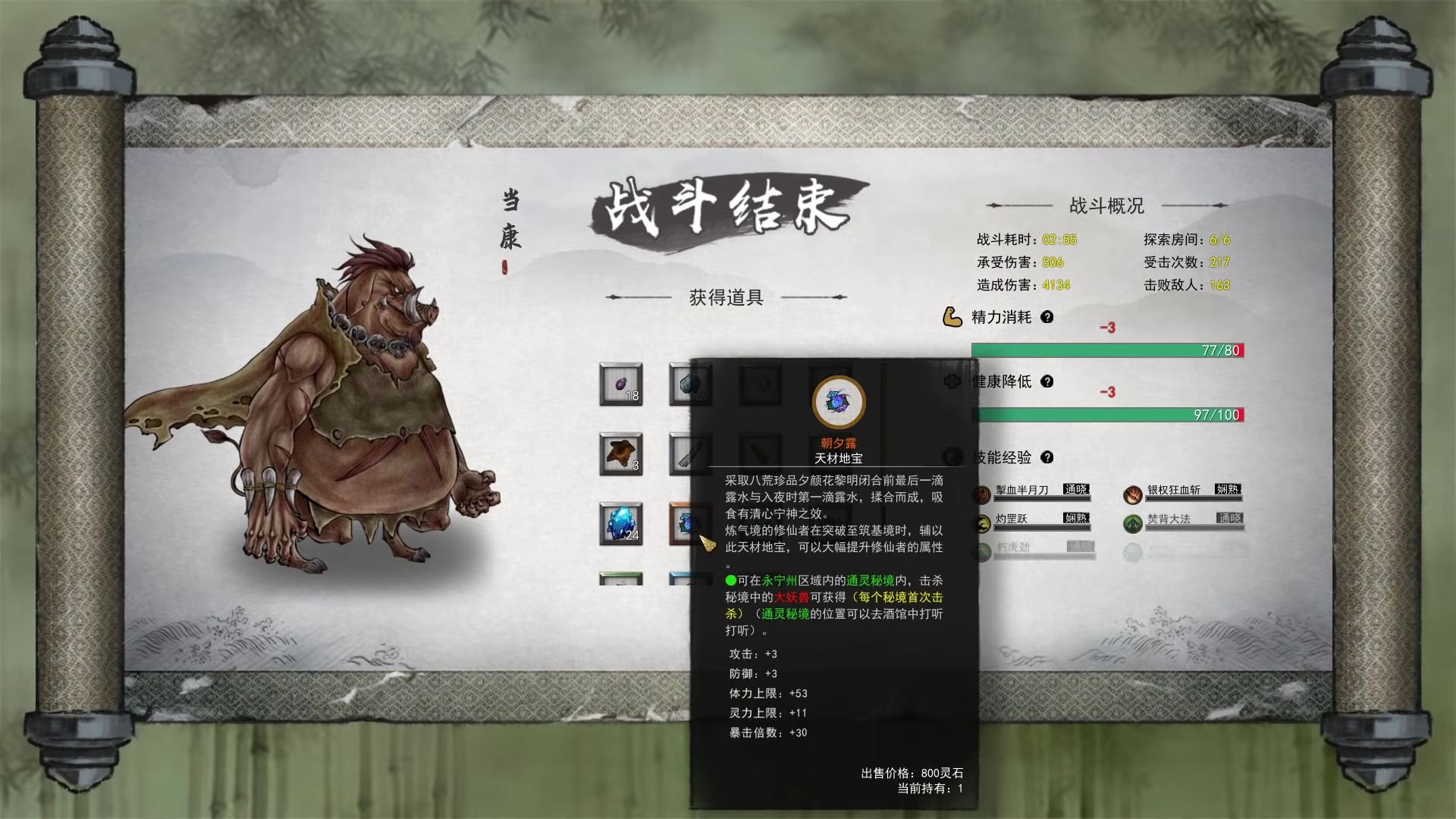Click the cross icon beside 健康降低

pyautogui.click(x=952, y=382)
